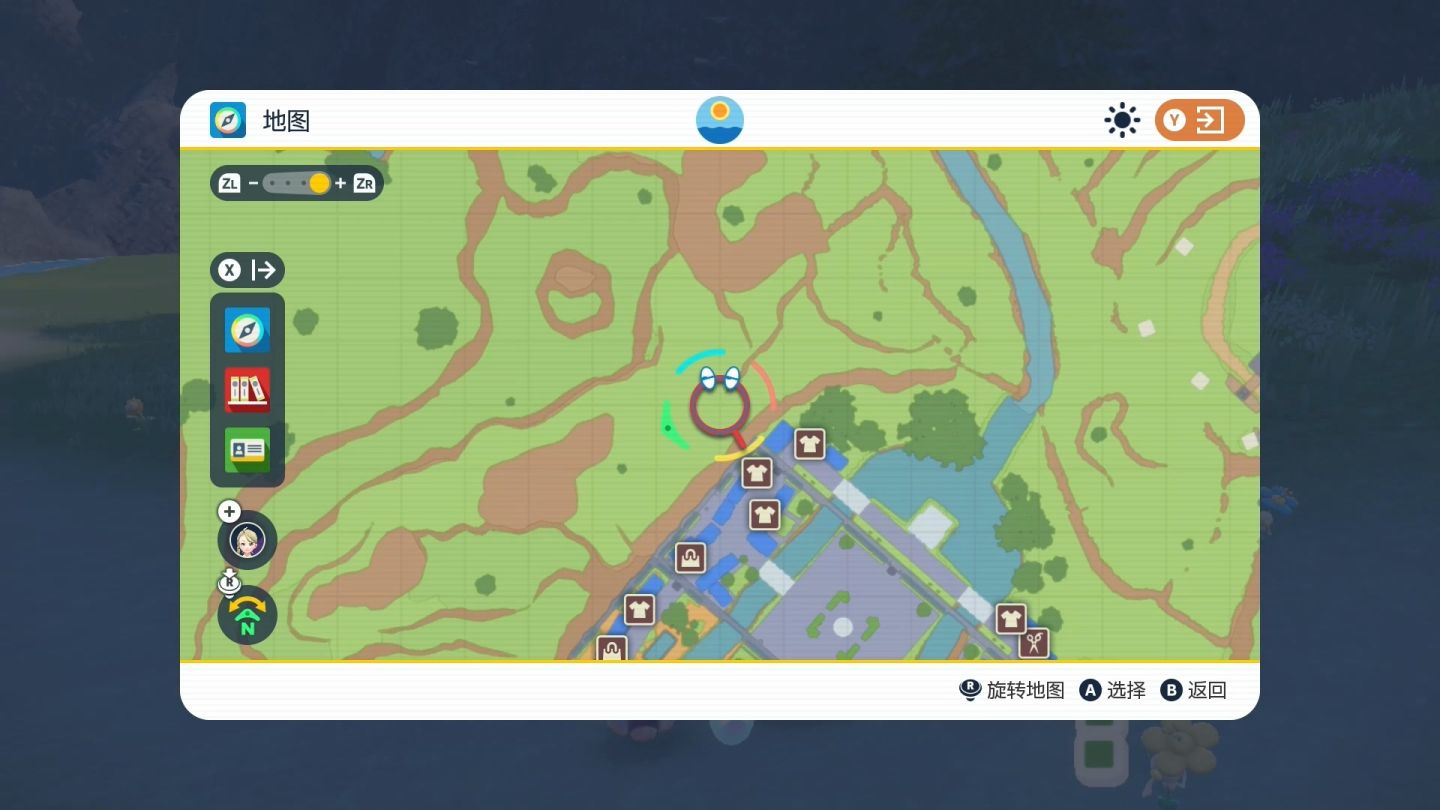Click the map zoom level slider
The image size is (1440, 810).
click(x=297, y=183)
